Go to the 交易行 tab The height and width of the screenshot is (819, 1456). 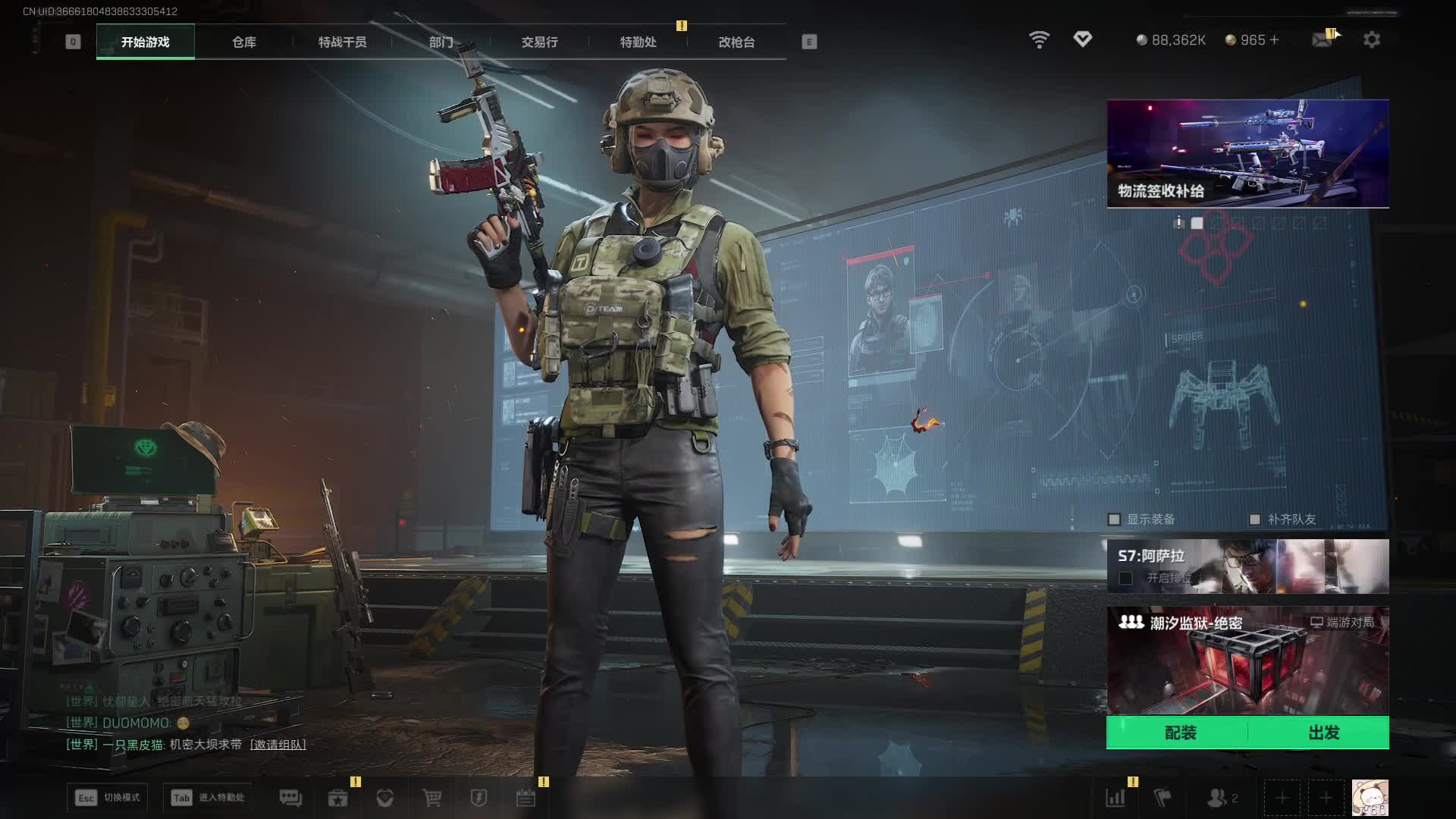tap(539, 42)
